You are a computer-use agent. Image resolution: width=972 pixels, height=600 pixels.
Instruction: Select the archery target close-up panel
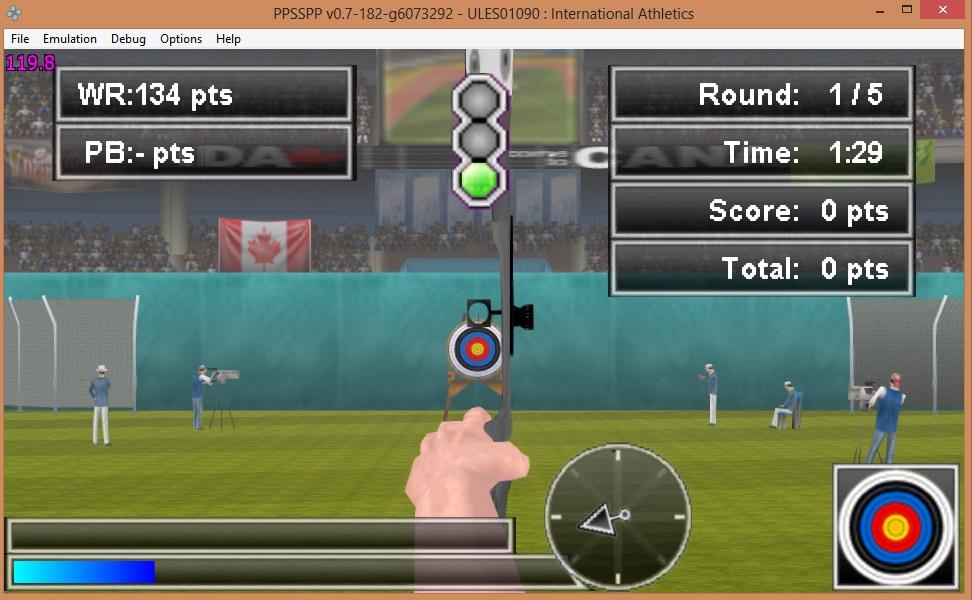pyautogui.click(x=896, y=526)
